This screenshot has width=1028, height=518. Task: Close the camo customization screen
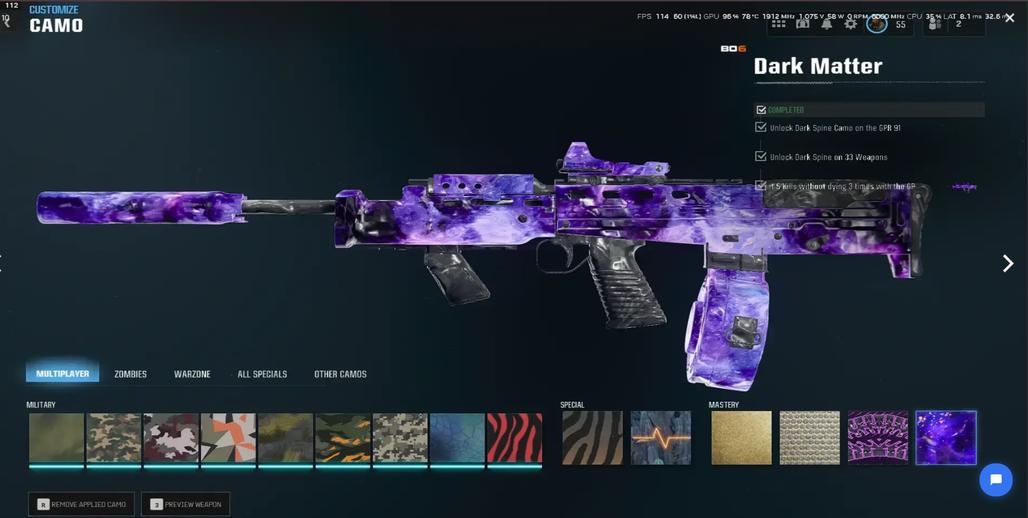(1009, 18)
